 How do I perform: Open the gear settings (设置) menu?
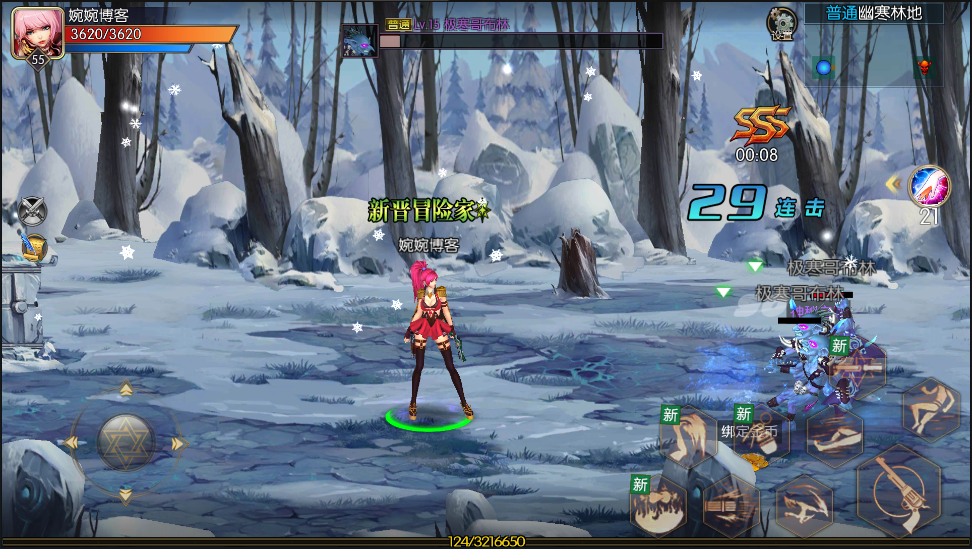point(781,21)
